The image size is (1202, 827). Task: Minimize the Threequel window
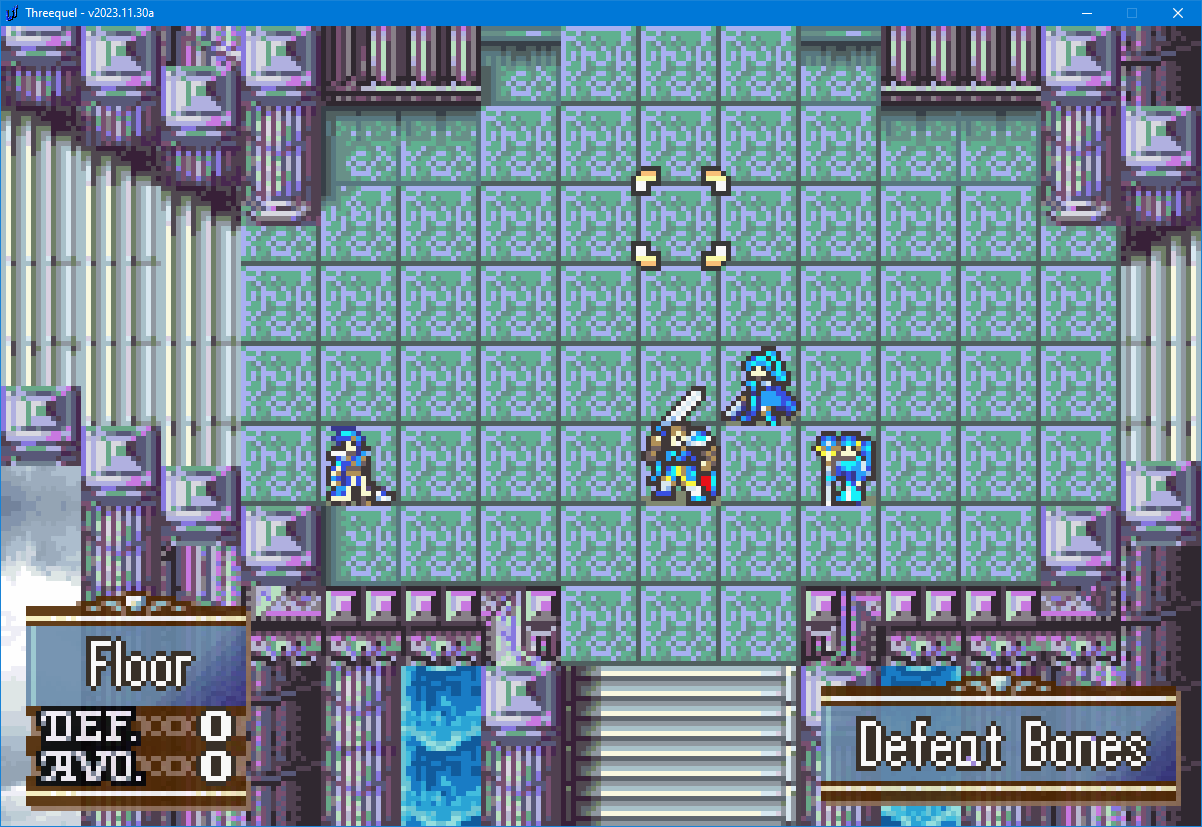(1086, 13)
